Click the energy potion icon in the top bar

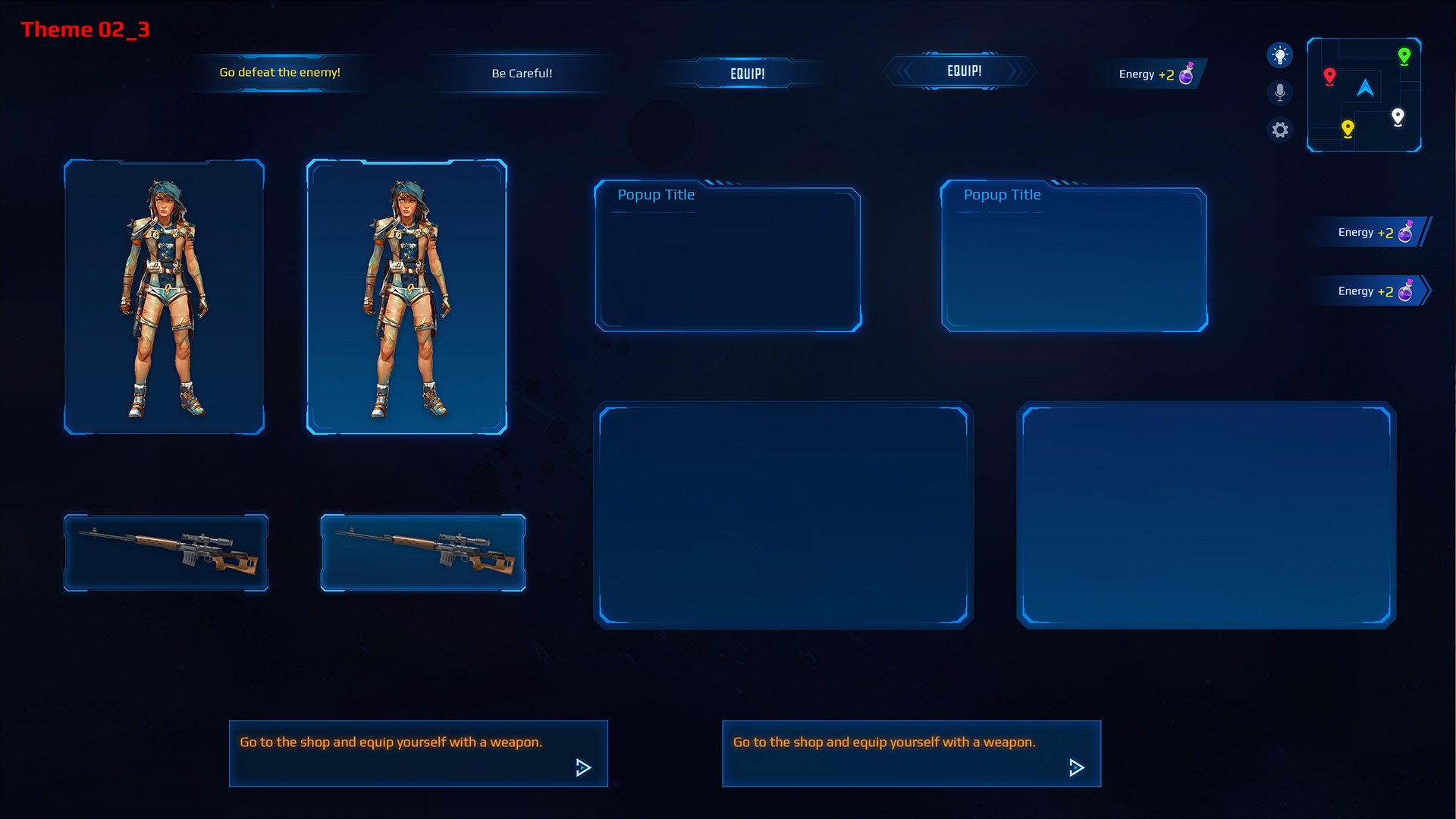pyautogui.click(x=1188, y=74)
